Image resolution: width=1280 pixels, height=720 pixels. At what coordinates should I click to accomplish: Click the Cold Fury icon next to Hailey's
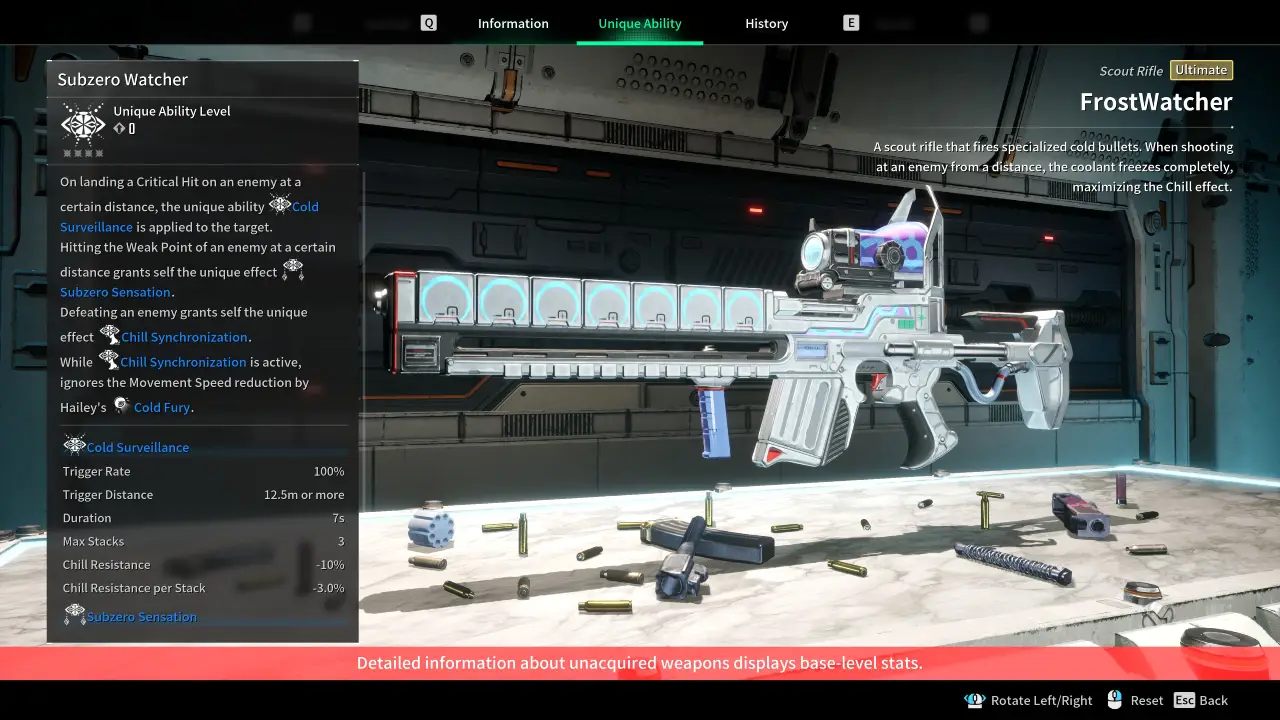120,404
